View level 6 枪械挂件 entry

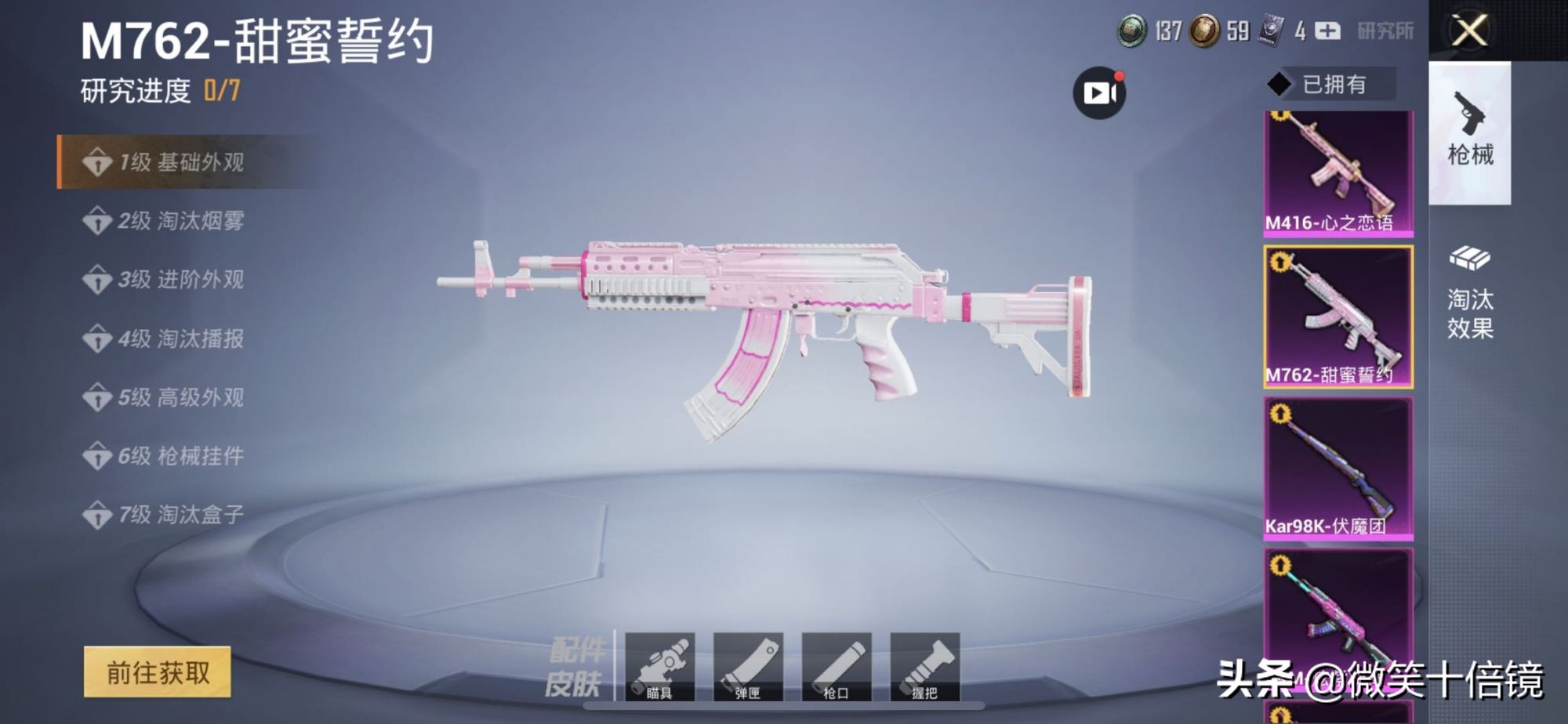coord(180,456)
